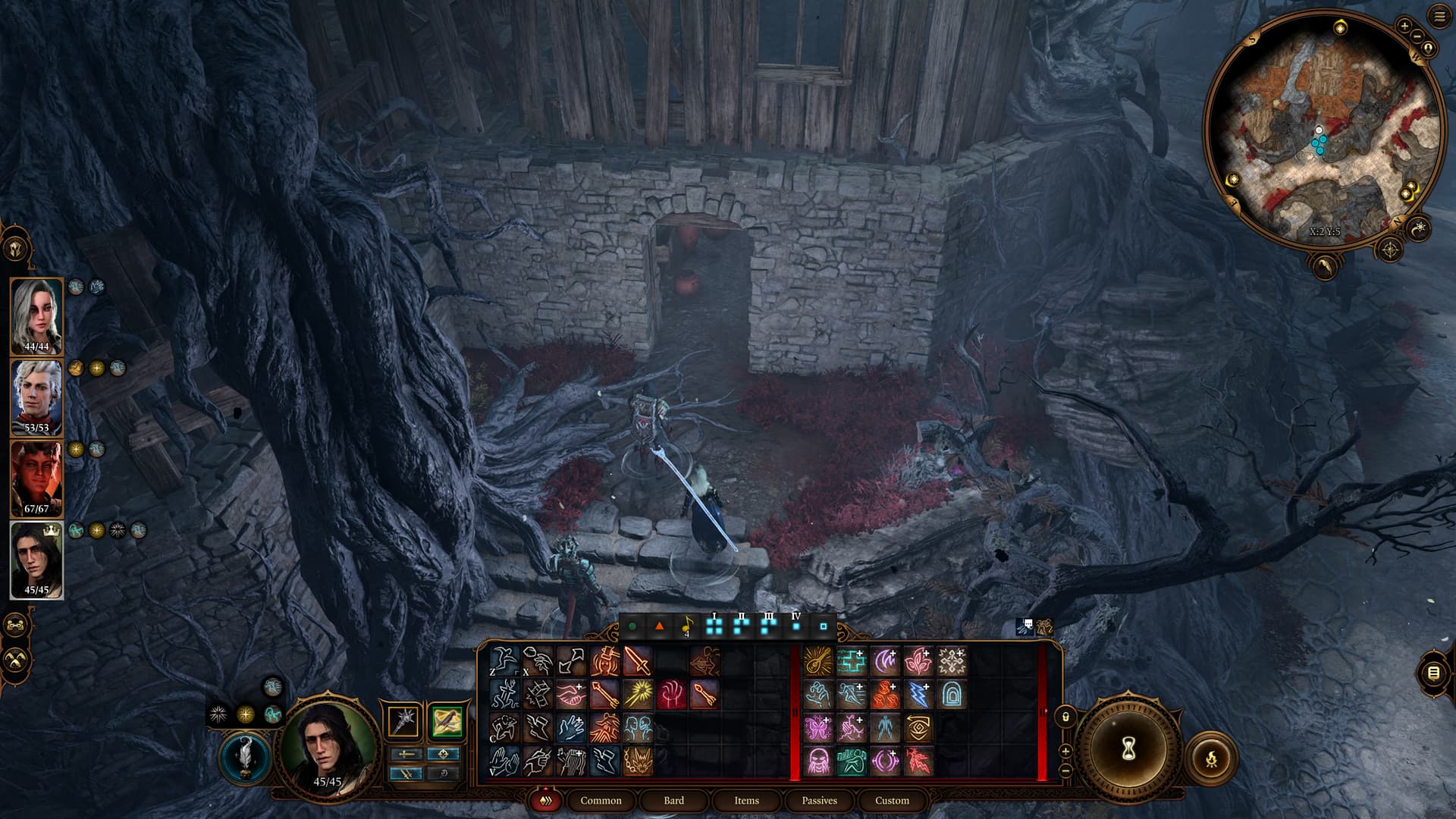Switch to the Common hotbar tab
Screen dimensions: 1456x819
point(601,800)
